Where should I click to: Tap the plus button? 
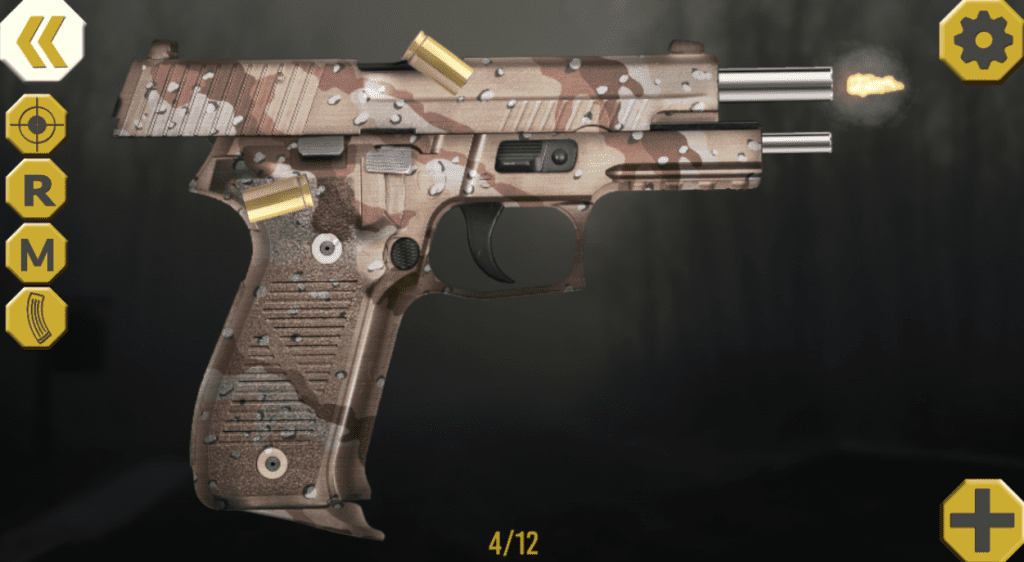click(x=982, y=519)
